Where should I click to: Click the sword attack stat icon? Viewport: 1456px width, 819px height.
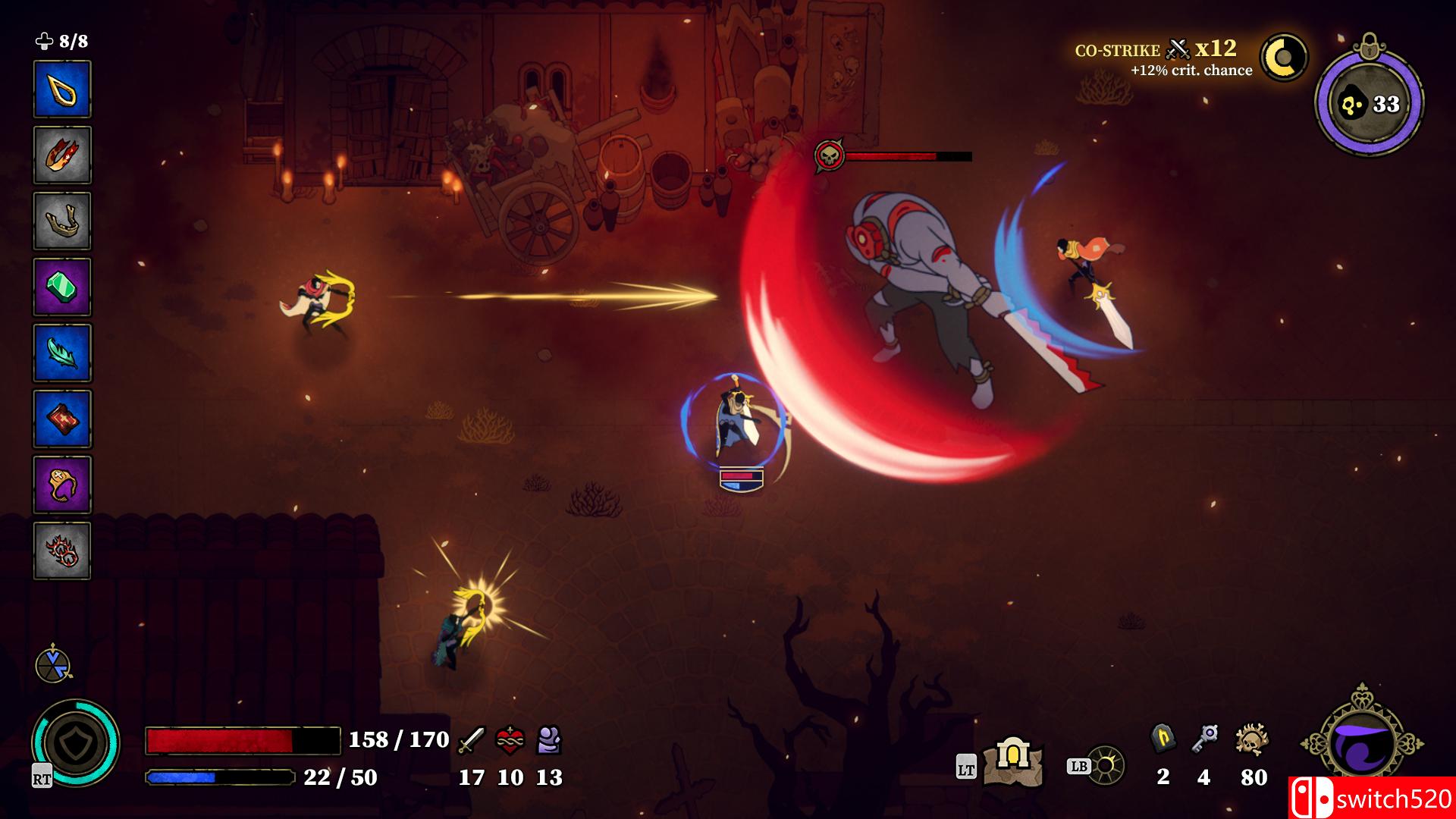tap(472, 739)
